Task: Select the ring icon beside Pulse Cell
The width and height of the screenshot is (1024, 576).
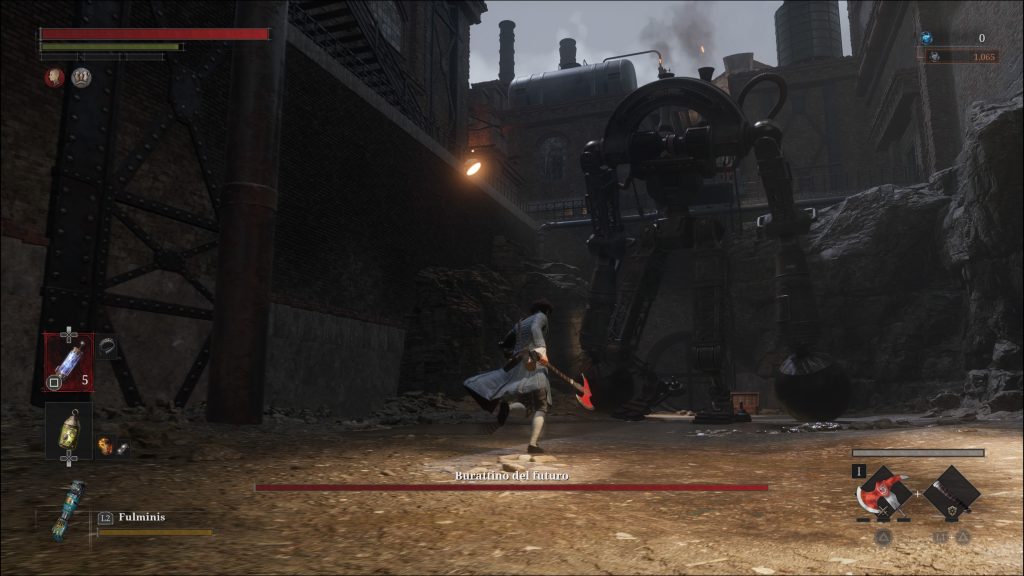Action: coord(107,347)
